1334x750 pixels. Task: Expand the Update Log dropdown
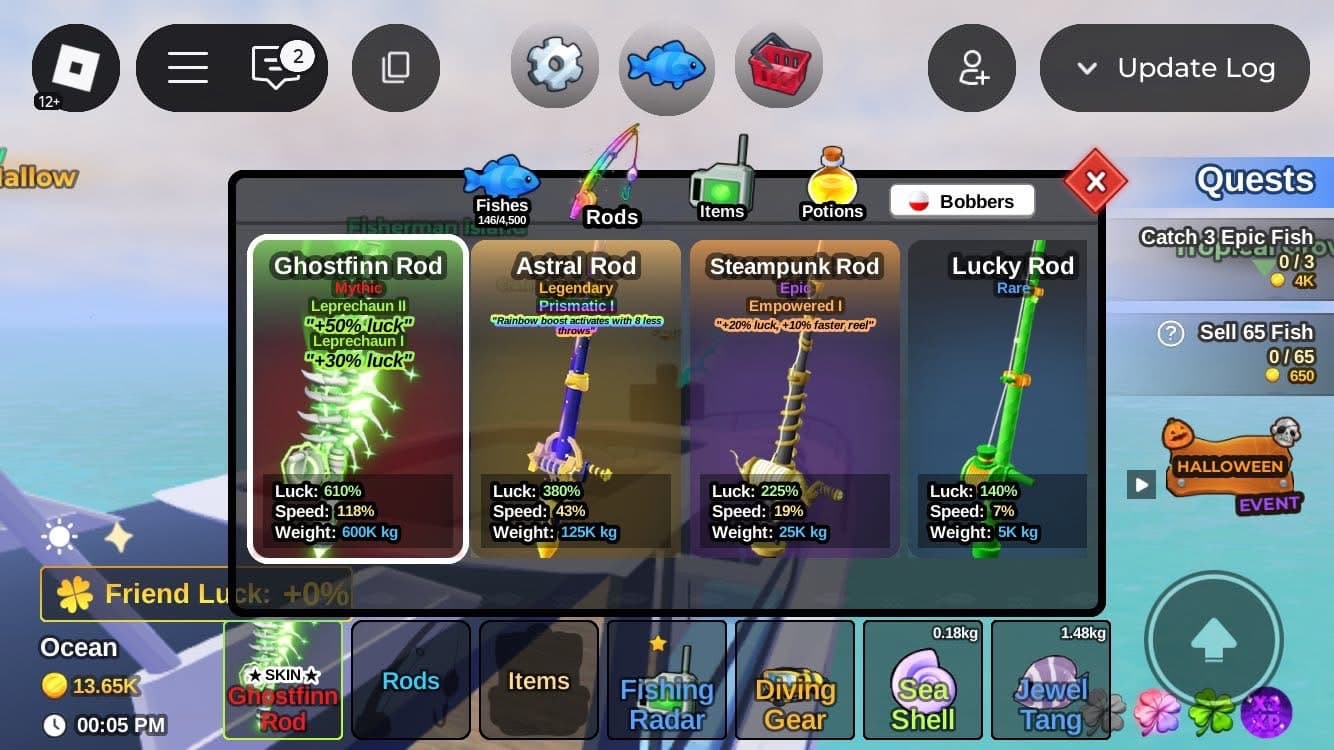tap(1175, 68)
